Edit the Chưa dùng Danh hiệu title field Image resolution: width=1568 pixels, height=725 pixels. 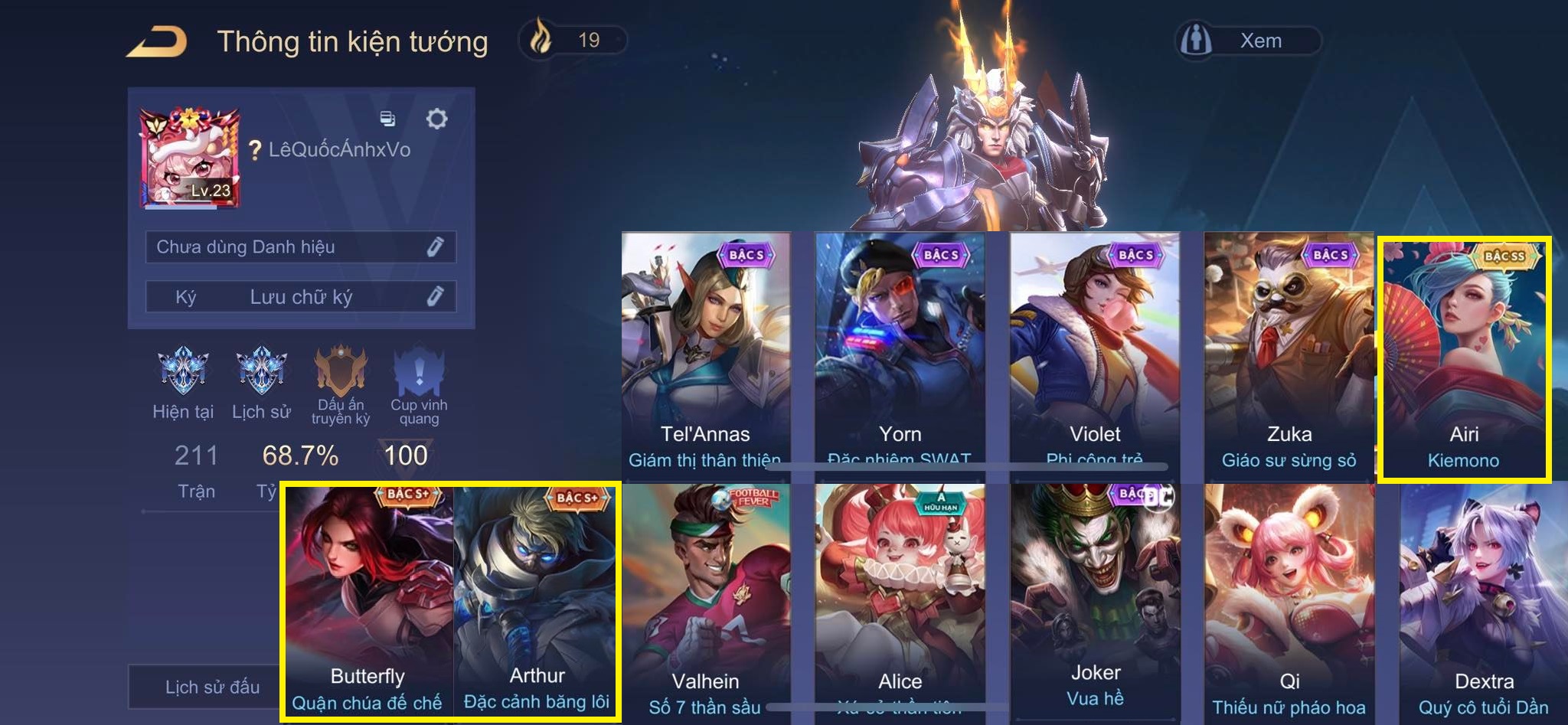click(x=301, y=247)
